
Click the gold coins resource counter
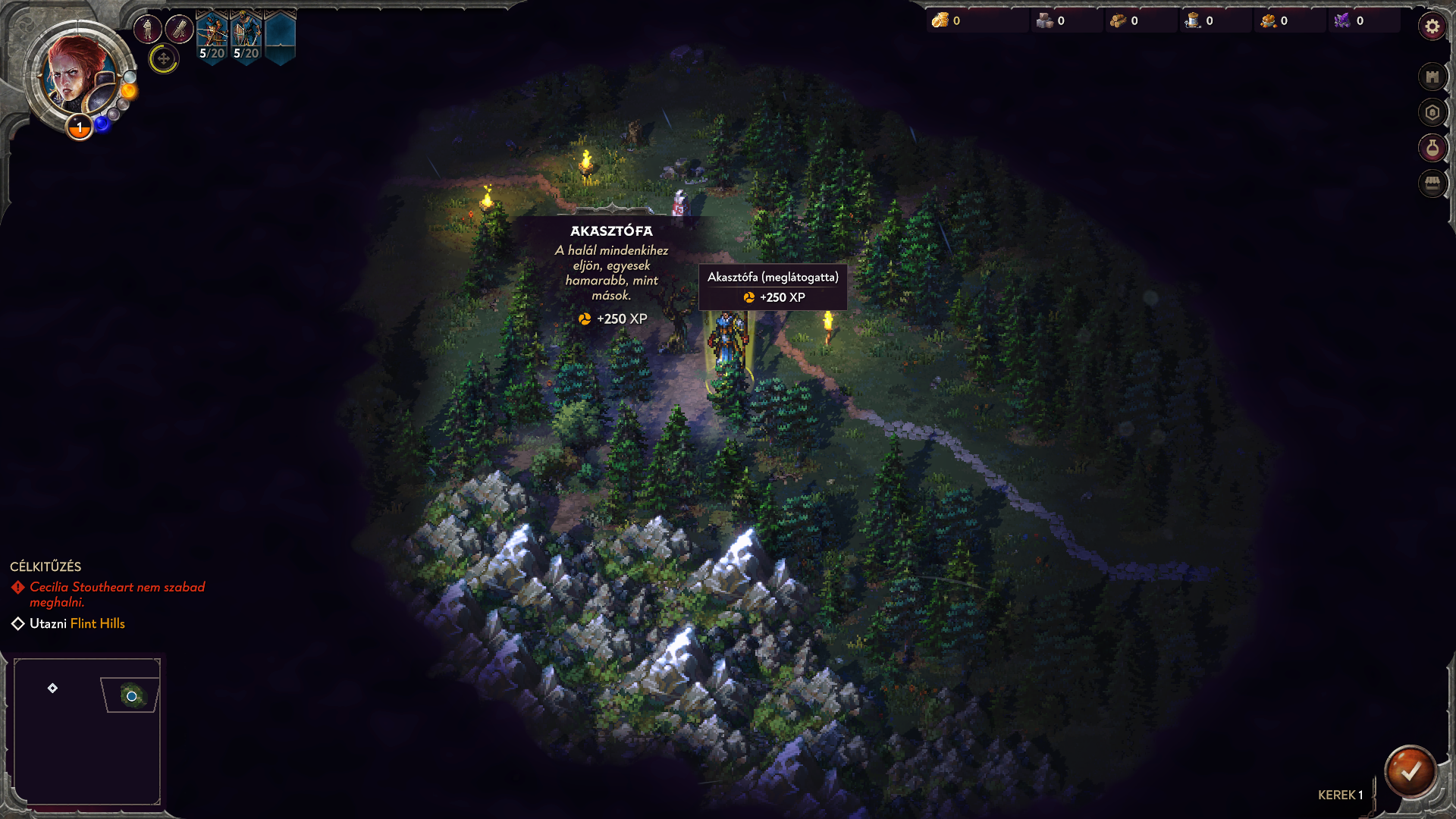point(948,21)
